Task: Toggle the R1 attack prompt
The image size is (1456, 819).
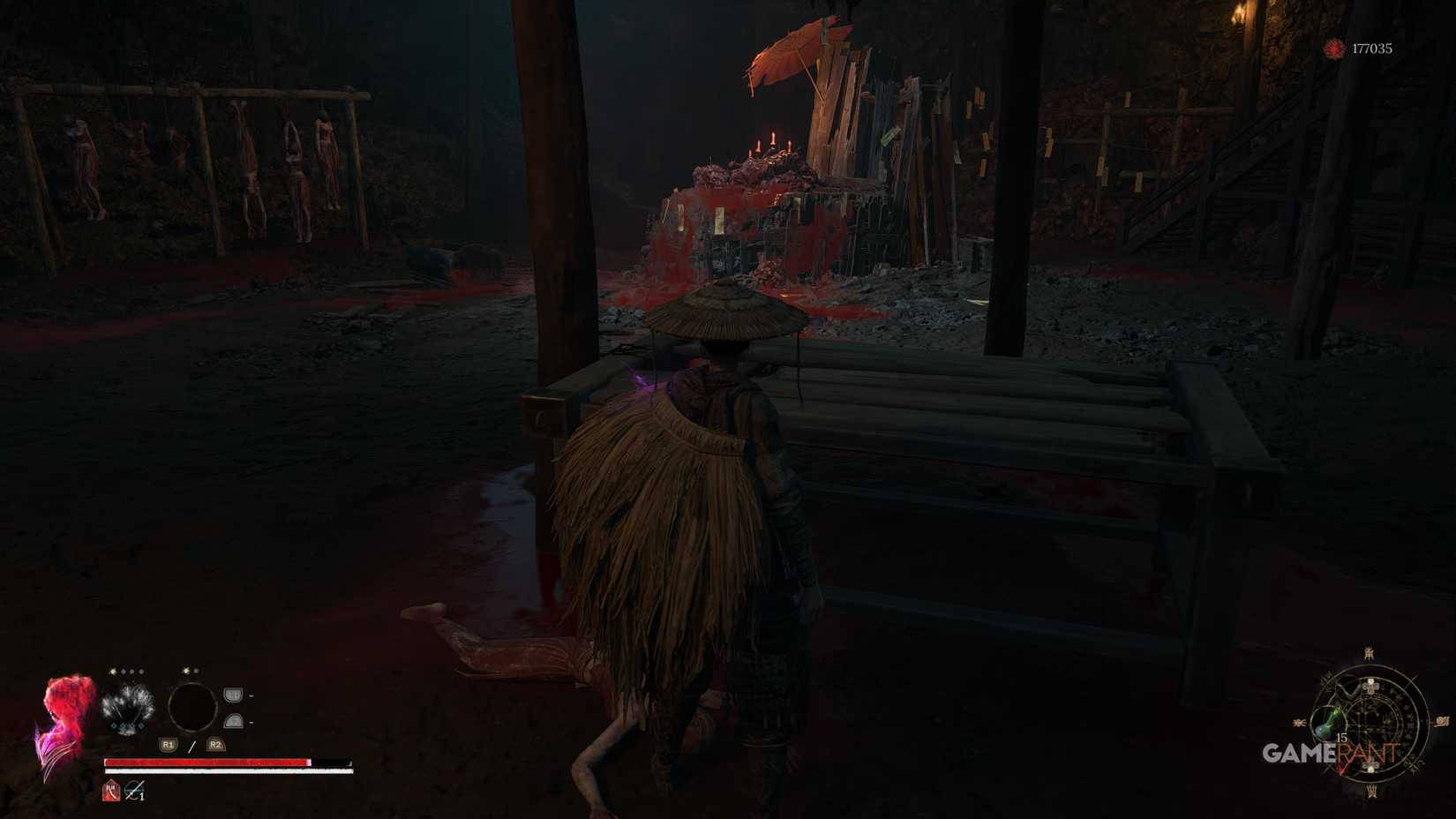Action: [x=168, y=744]
